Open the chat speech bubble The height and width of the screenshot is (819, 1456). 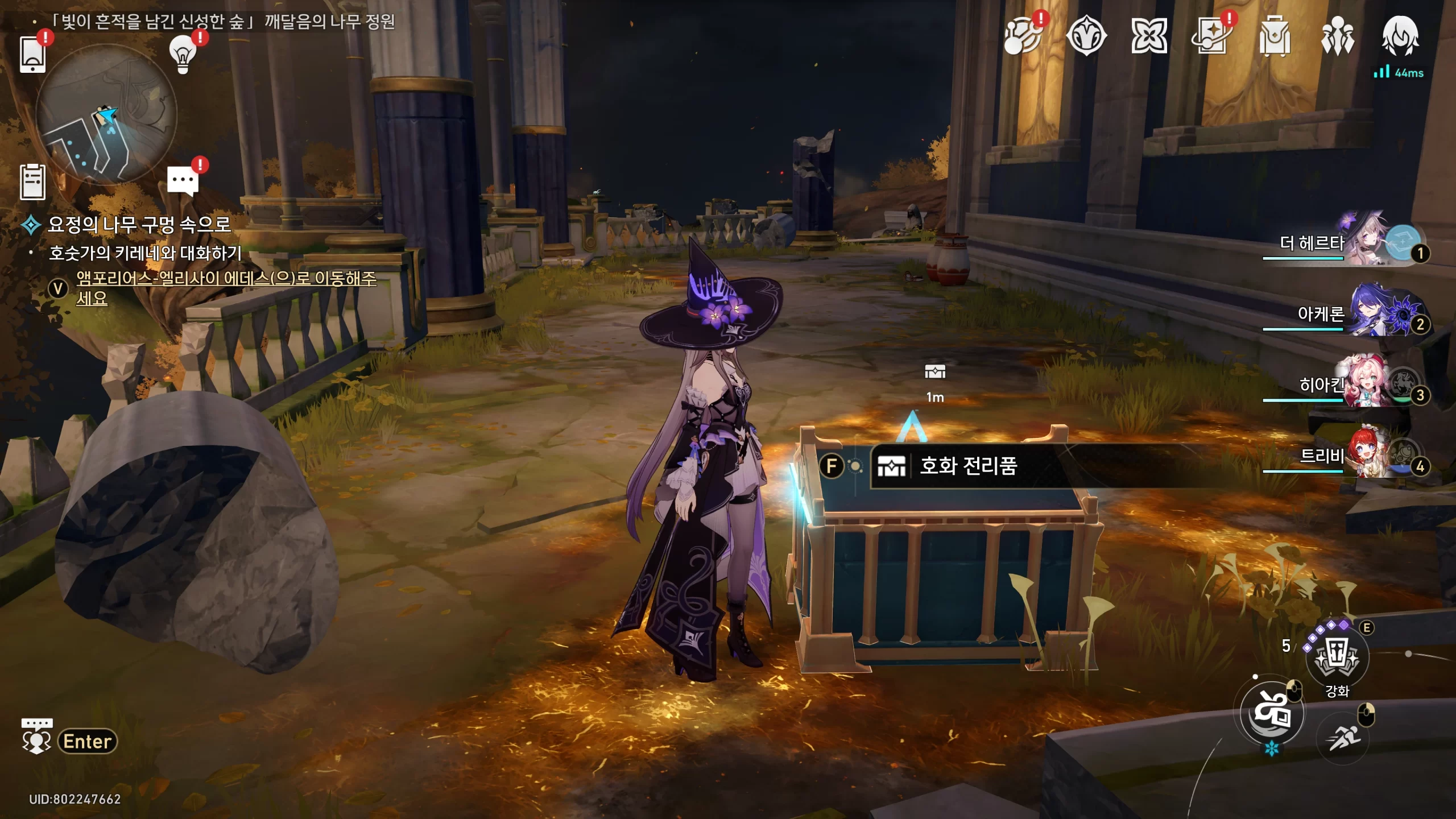pos(183,181)
